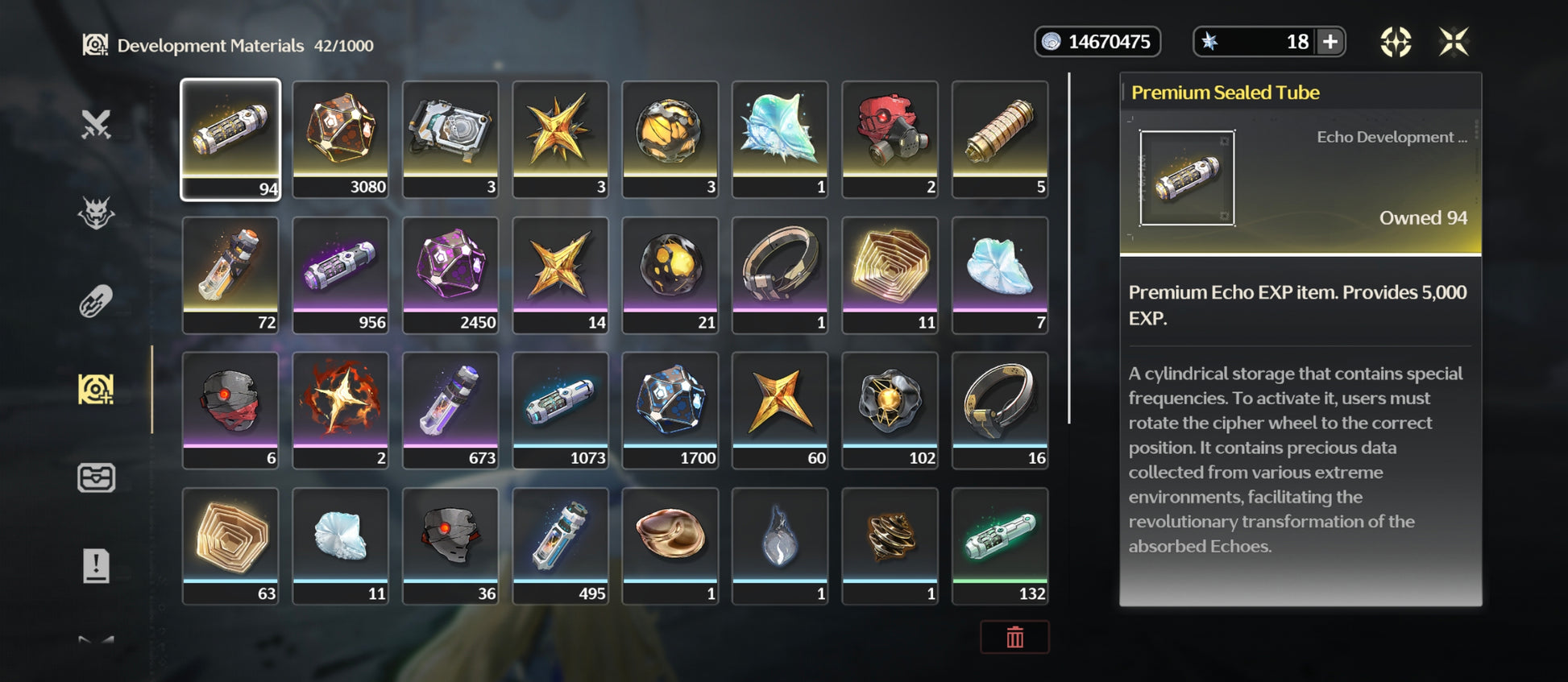Image resolution: width=1568 pixels, height=682 pixels.
Task: Open the chest-shaped resources tab
Action: tap(96, 478)
